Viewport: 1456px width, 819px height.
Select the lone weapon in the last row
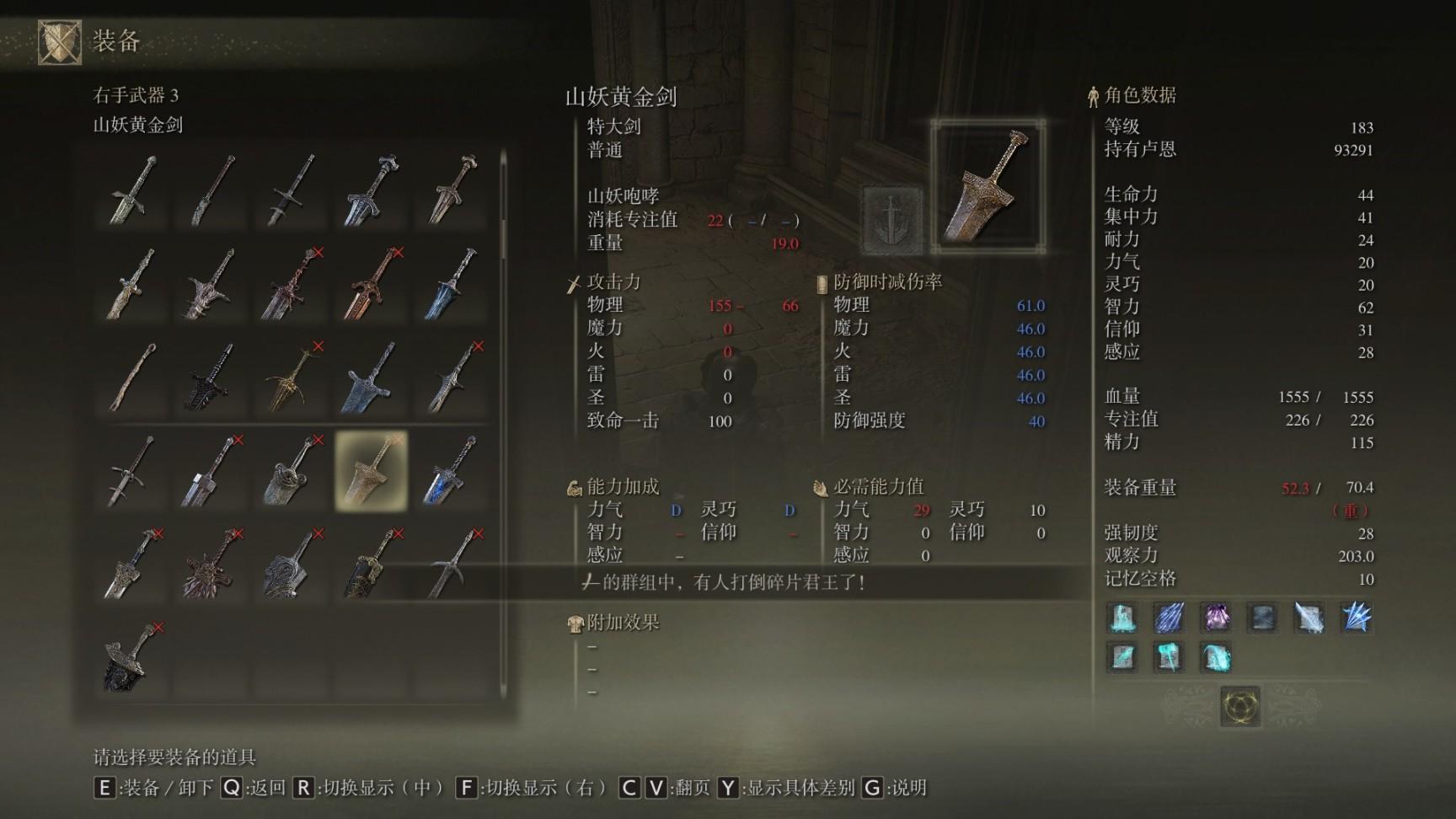pyautogui.click(x=132, y=658)
